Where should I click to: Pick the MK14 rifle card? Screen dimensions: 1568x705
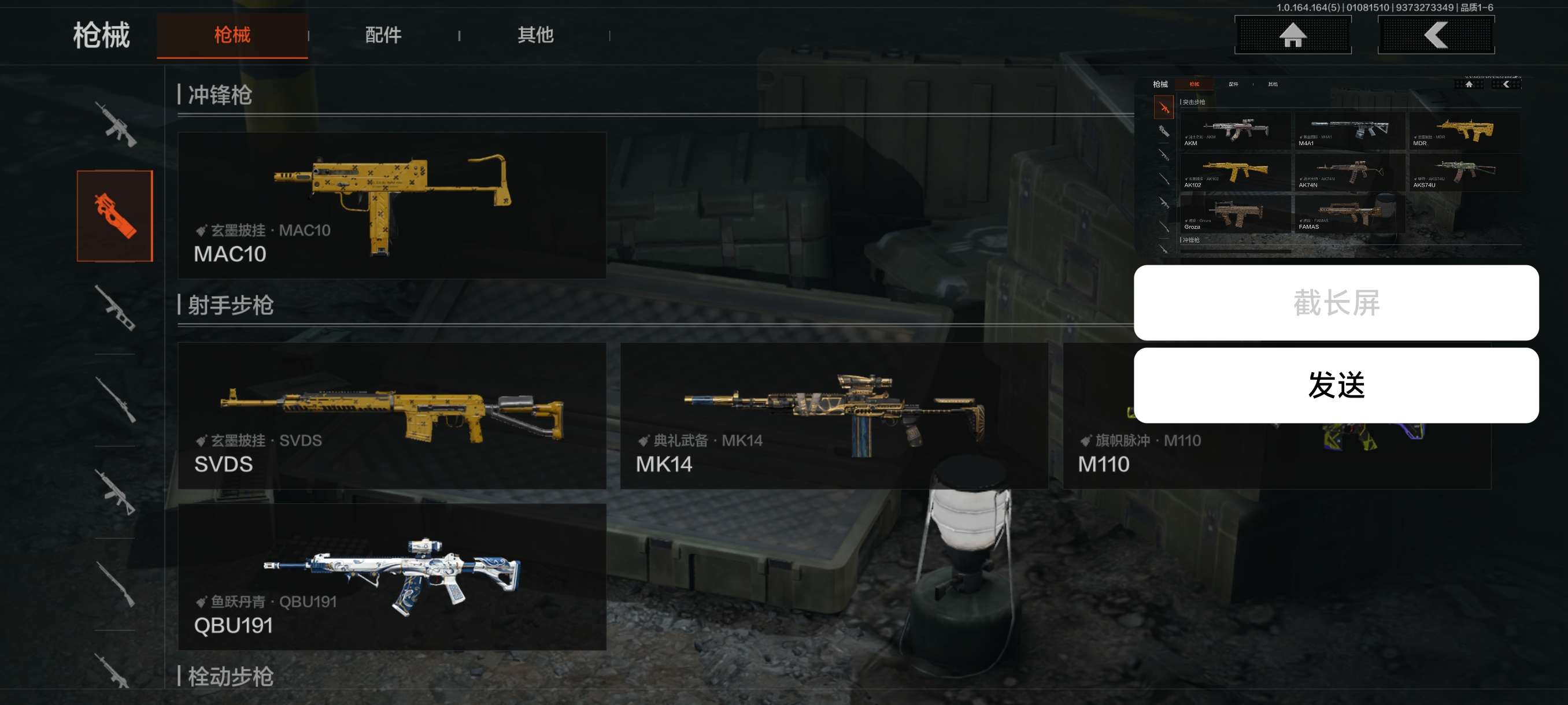click(x=833, y=415)
